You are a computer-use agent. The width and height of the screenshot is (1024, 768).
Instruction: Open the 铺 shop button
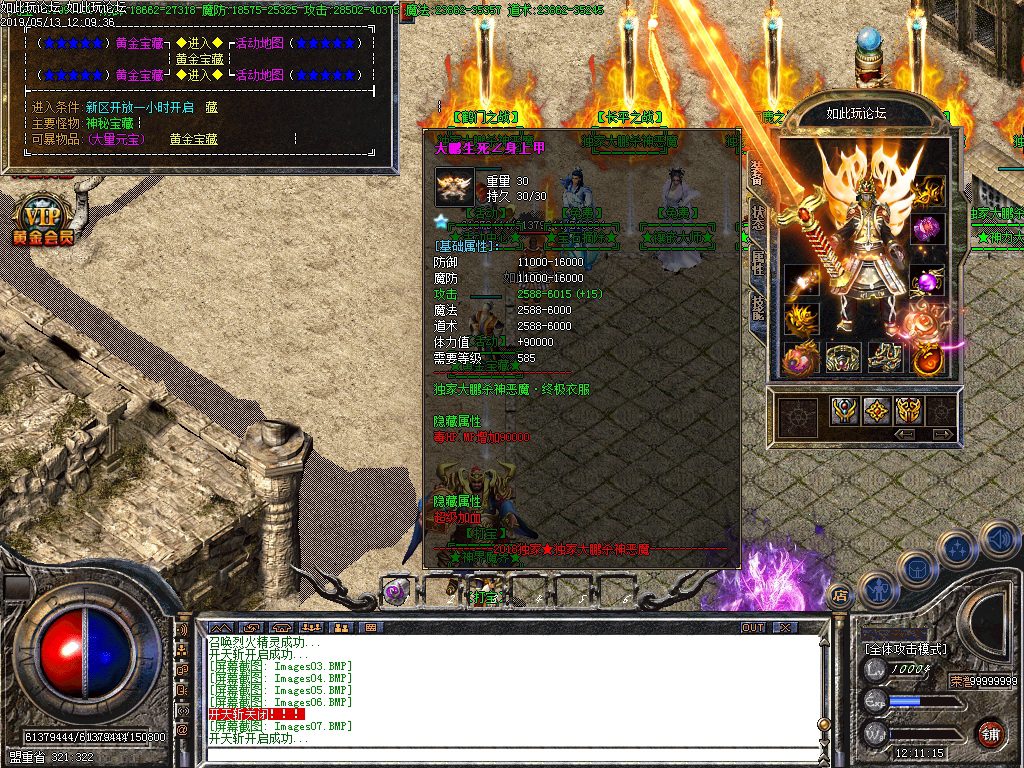coord(990,733)
